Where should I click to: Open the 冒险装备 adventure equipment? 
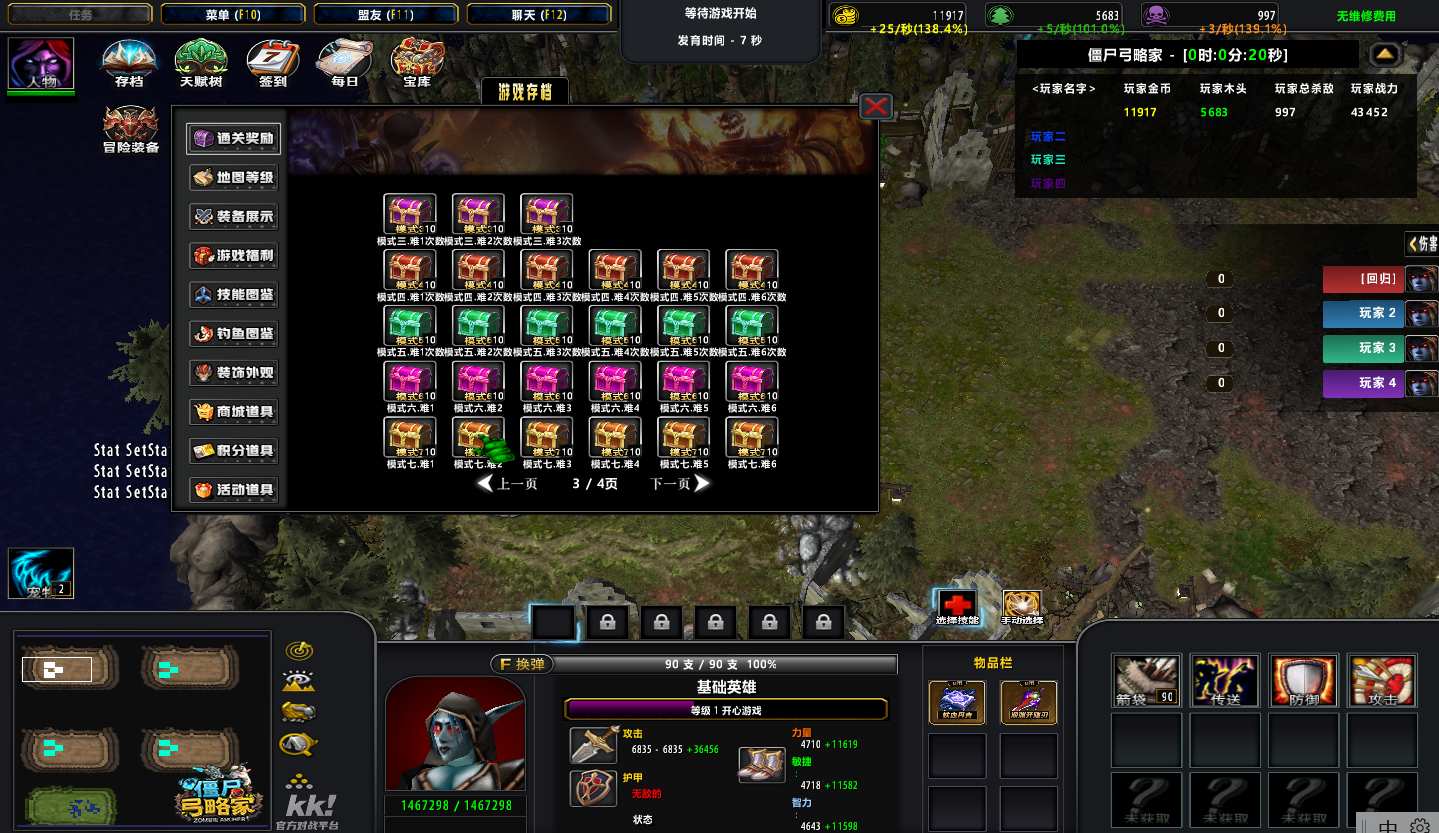click(131, 129)
